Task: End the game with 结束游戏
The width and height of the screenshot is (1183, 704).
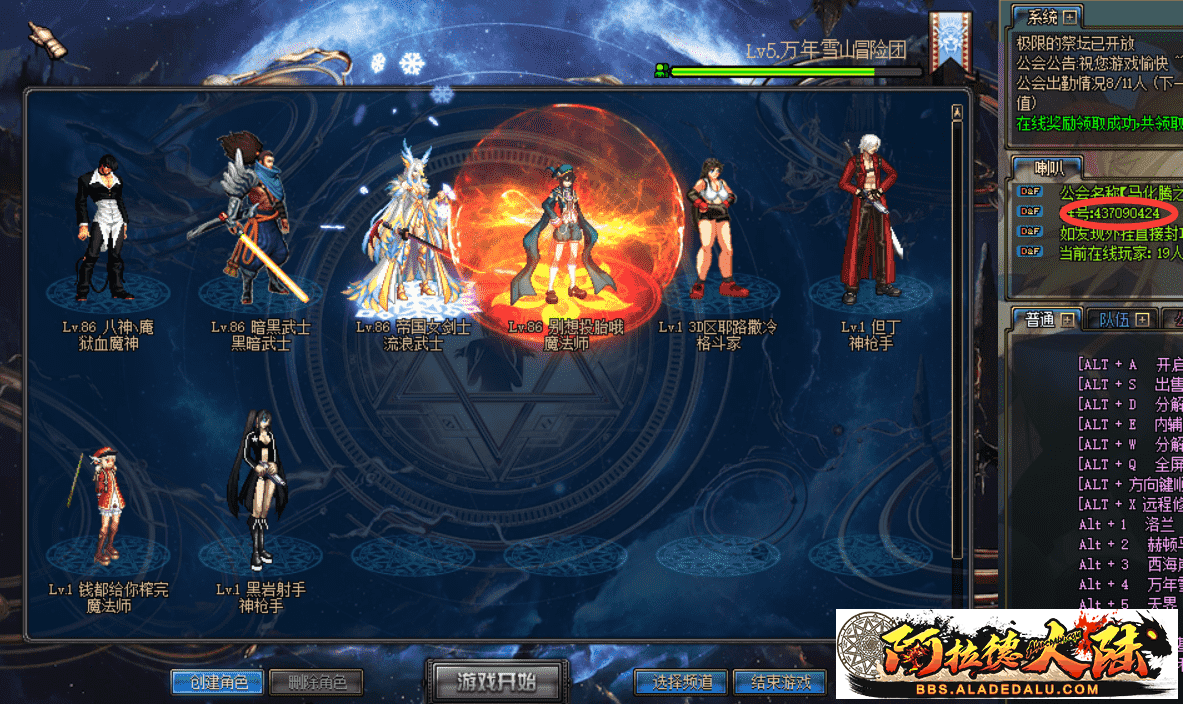Action: click(780, 683)
